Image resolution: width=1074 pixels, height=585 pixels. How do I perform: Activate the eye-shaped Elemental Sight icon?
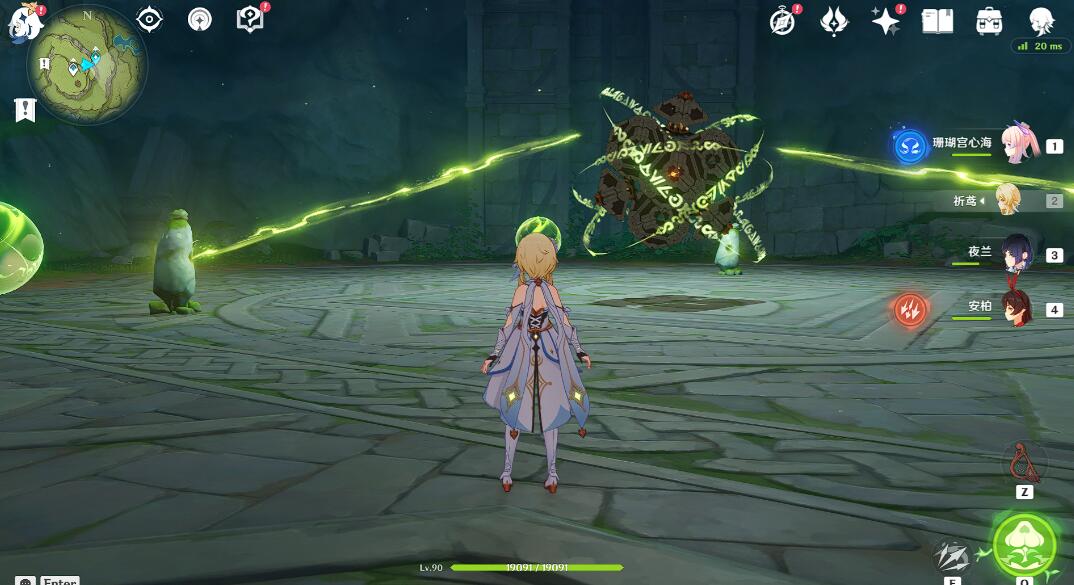click(150, 19)
